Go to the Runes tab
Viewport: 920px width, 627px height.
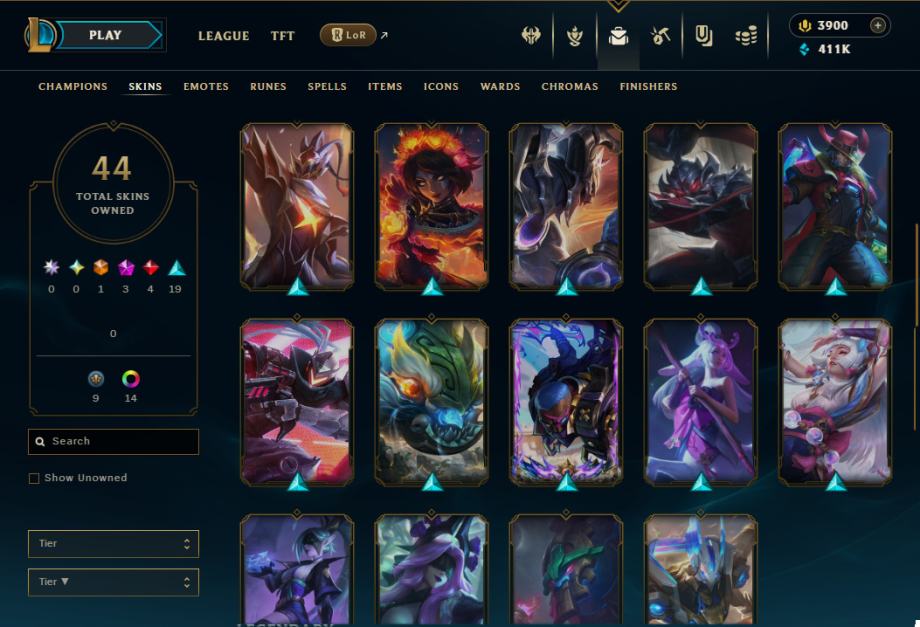(268, 87)
